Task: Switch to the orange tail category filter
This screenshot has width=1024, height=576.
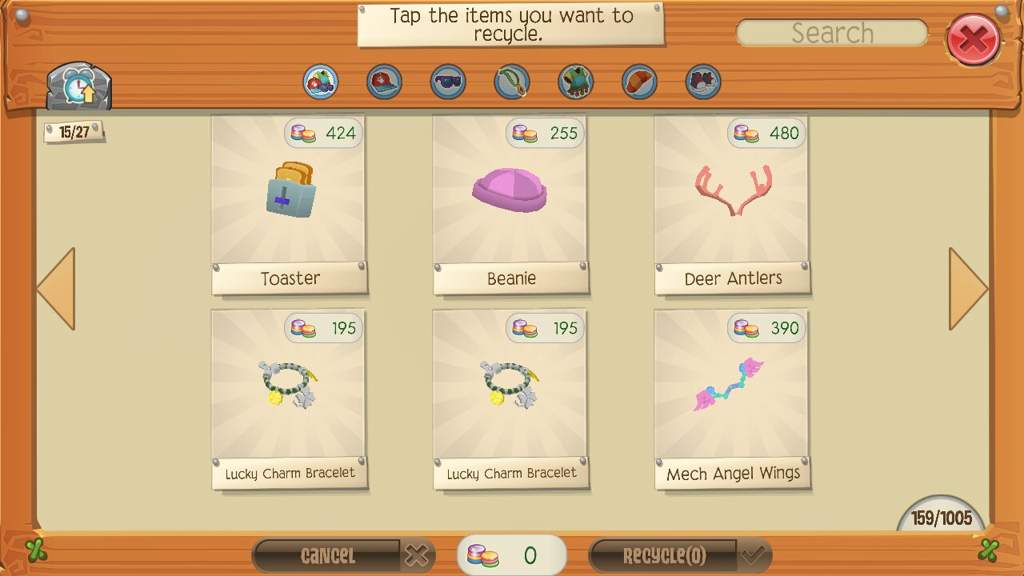Action: tap(640, 82)
